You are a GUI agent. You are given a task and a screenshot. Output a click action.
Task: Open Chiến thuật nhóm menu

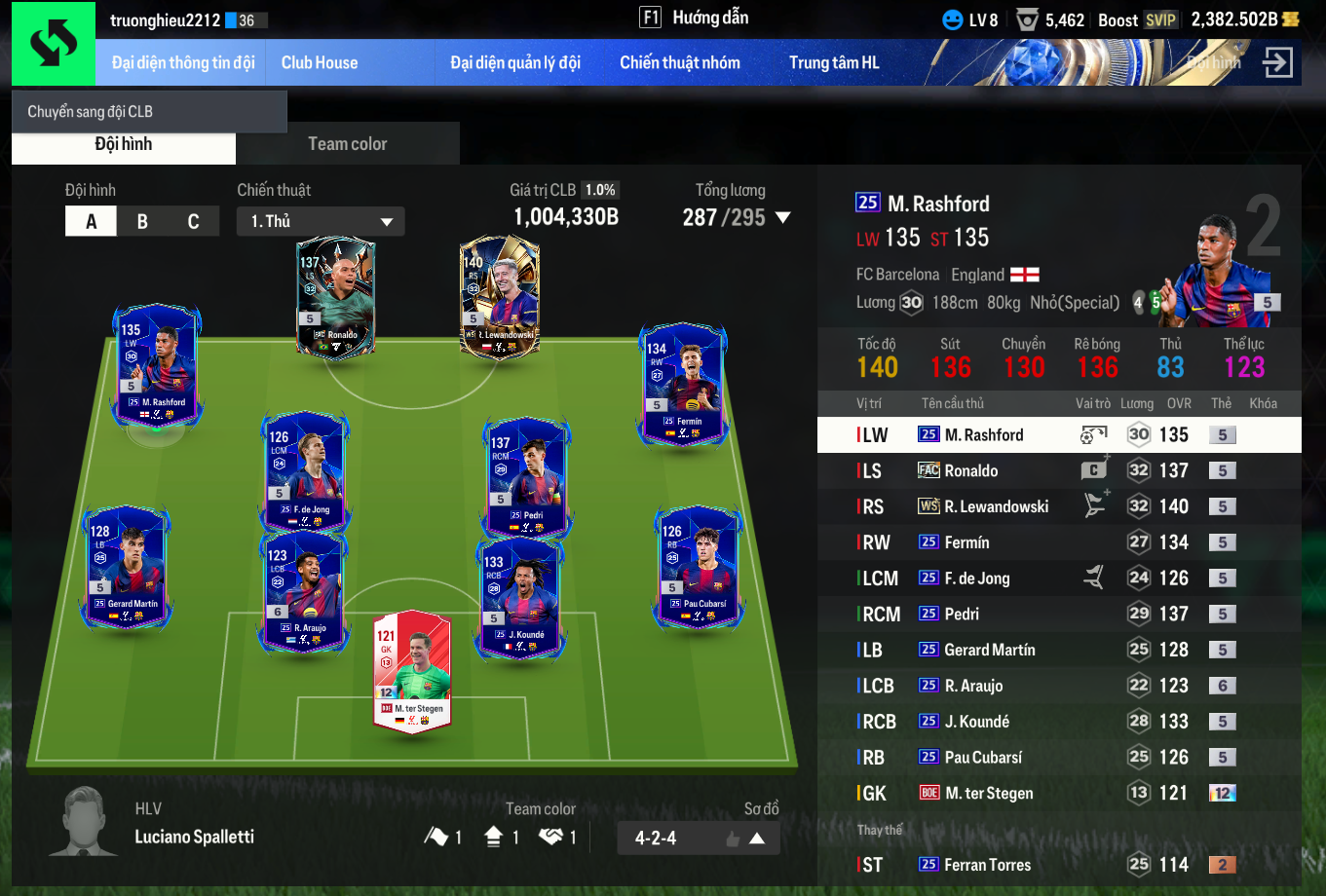point(680,62)
